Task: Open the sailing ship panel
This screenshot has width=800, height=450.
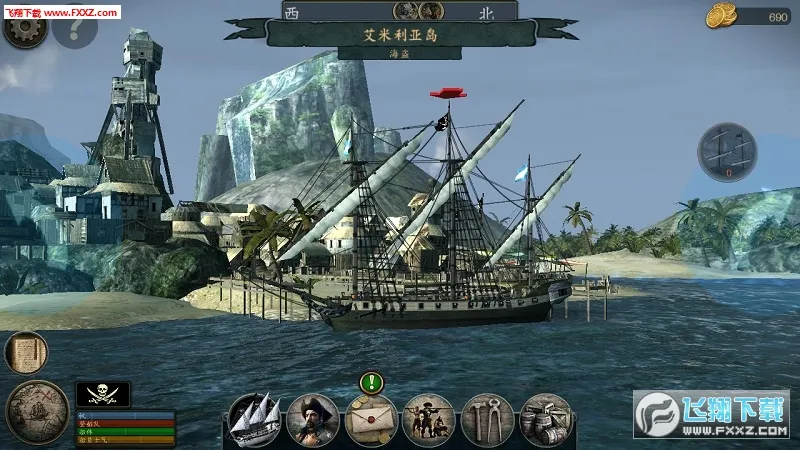Action: 254,419
